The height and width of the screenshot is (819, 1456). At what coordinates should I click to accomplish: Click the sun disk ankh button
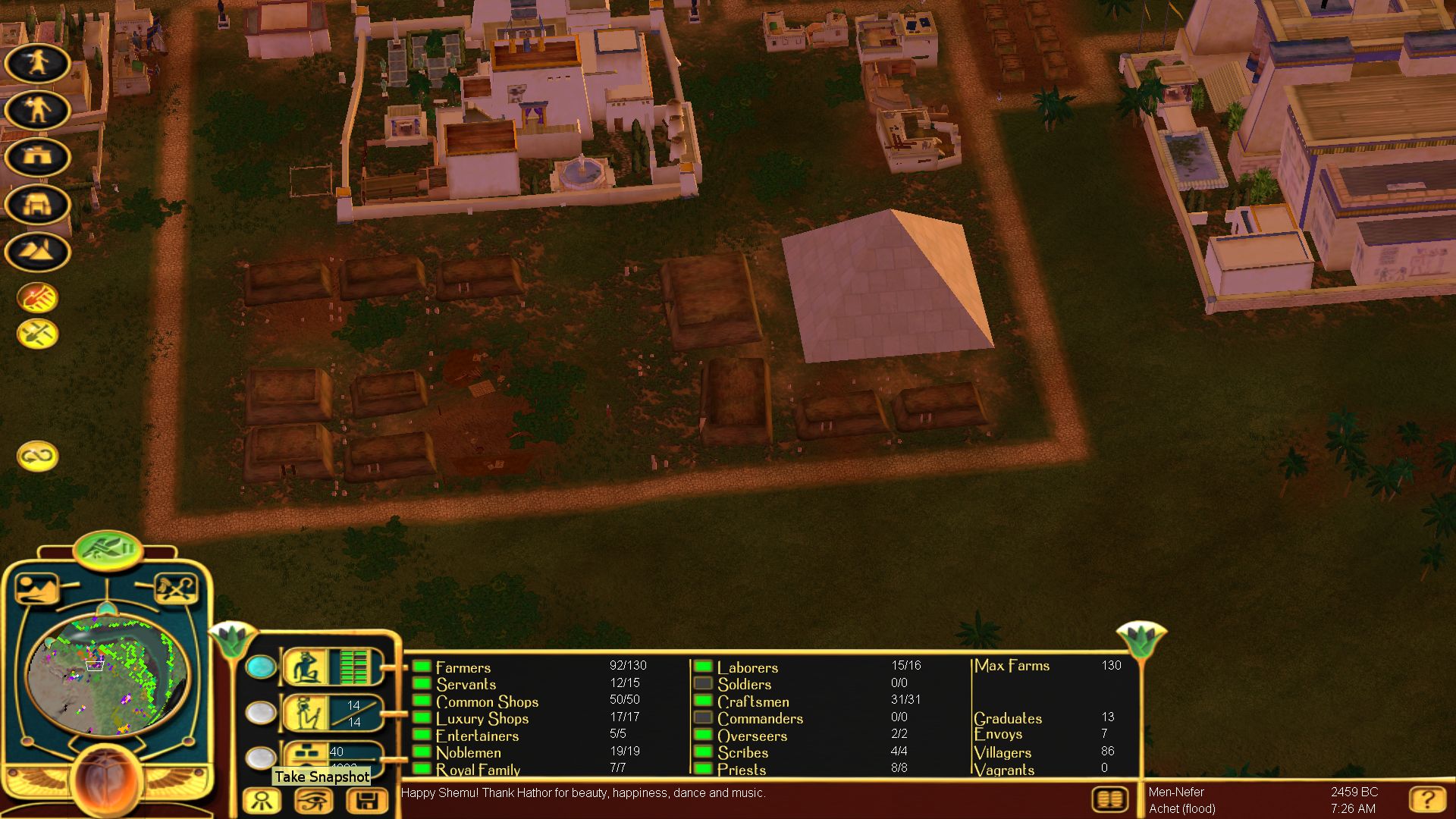pyautogui.click(x=262, y=801)
